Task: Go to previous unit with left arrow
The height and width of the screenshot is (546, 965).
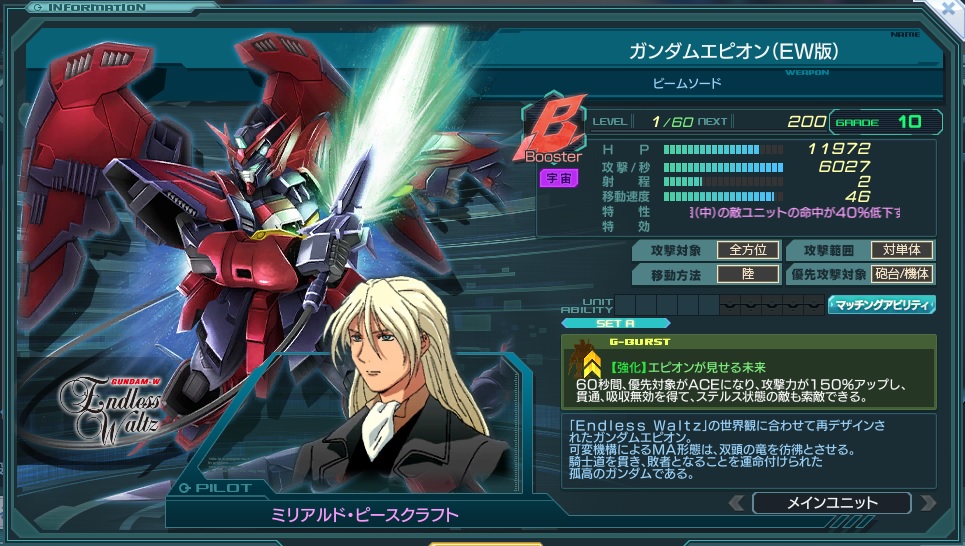Action: pyautogui.click(x=736, y=503)
